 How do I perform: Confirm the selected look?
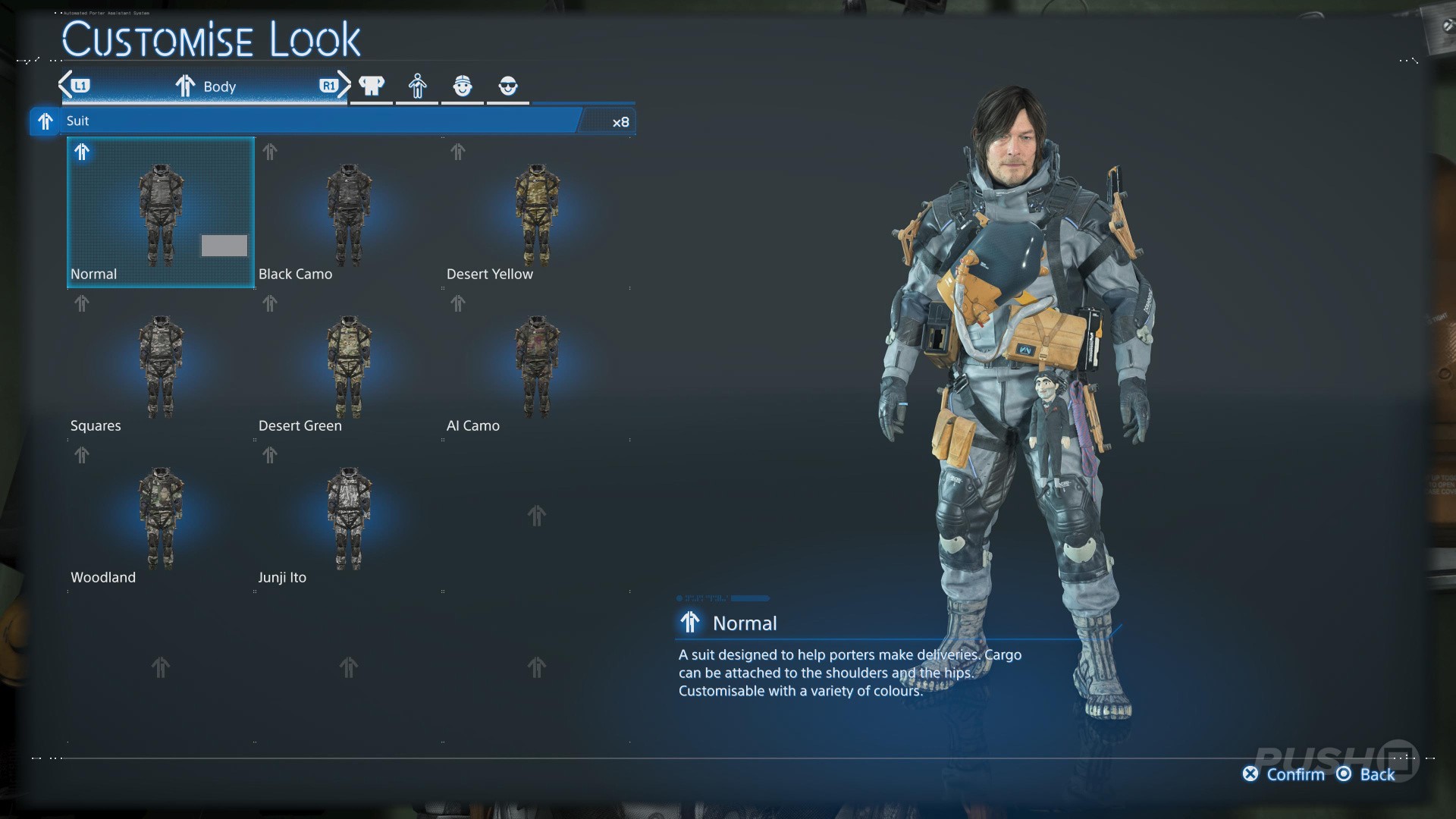pos(1284,774)
